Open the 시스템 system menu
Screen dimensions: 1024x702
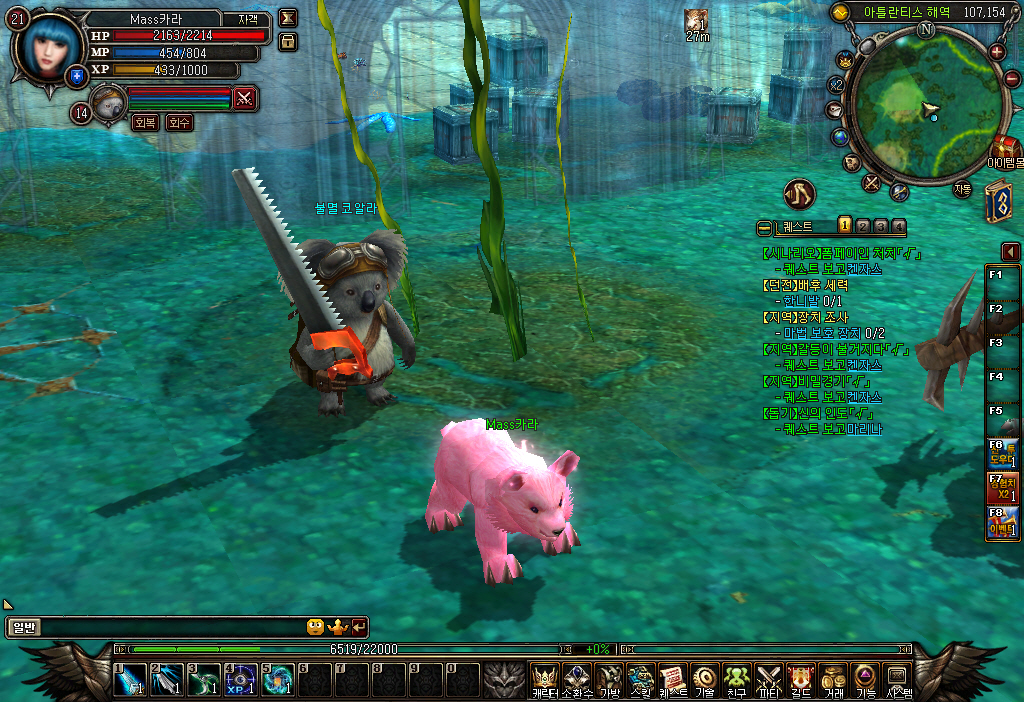[x=897, y=680]
